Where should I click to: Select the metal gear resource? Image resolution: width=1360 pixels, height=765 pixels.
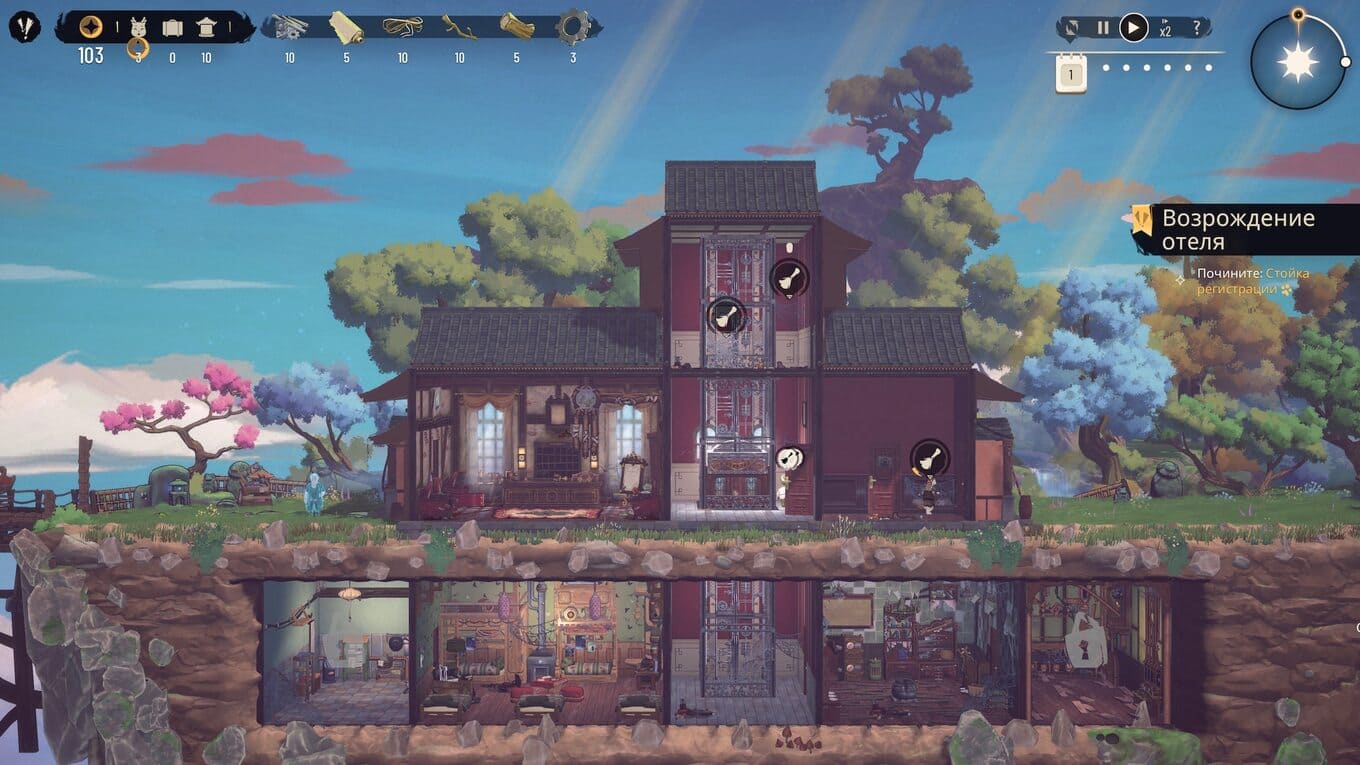point(573,27)
